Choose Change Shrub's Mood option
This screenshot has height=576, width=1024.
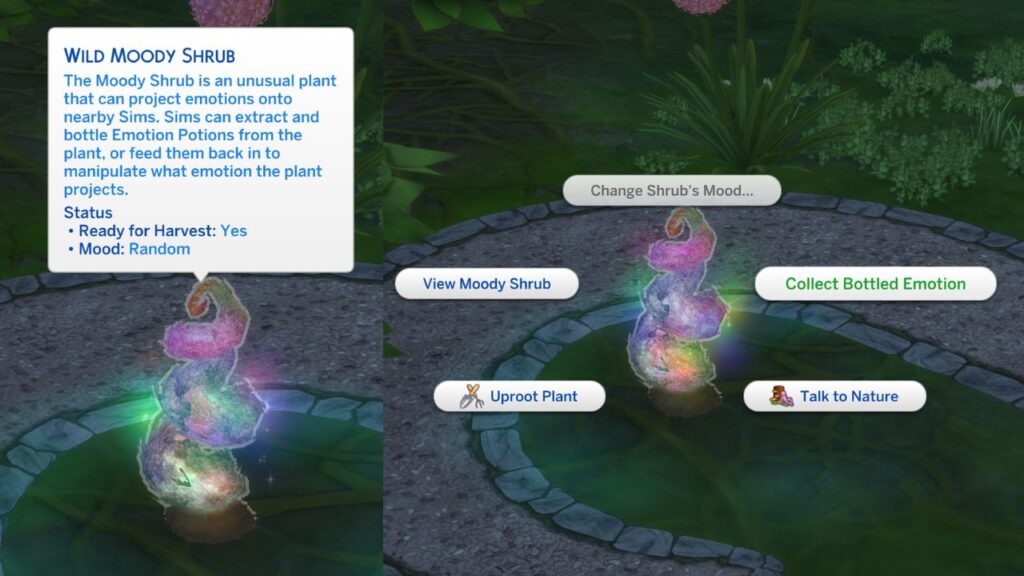tap(671, 190)
